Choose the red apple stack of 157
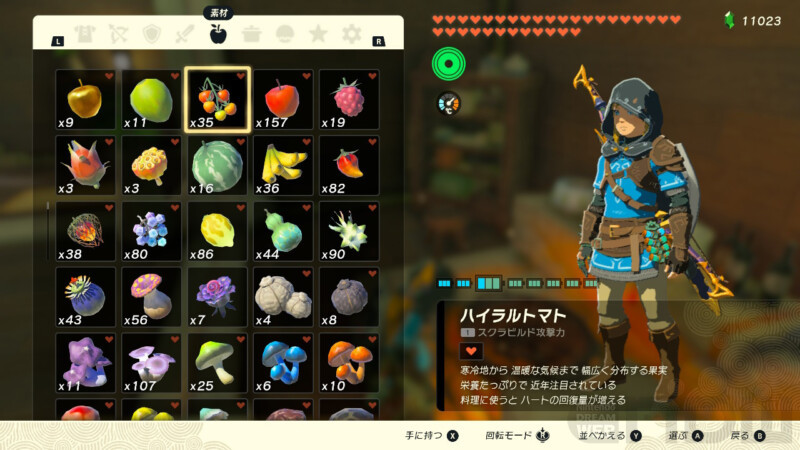 (283, 100)
